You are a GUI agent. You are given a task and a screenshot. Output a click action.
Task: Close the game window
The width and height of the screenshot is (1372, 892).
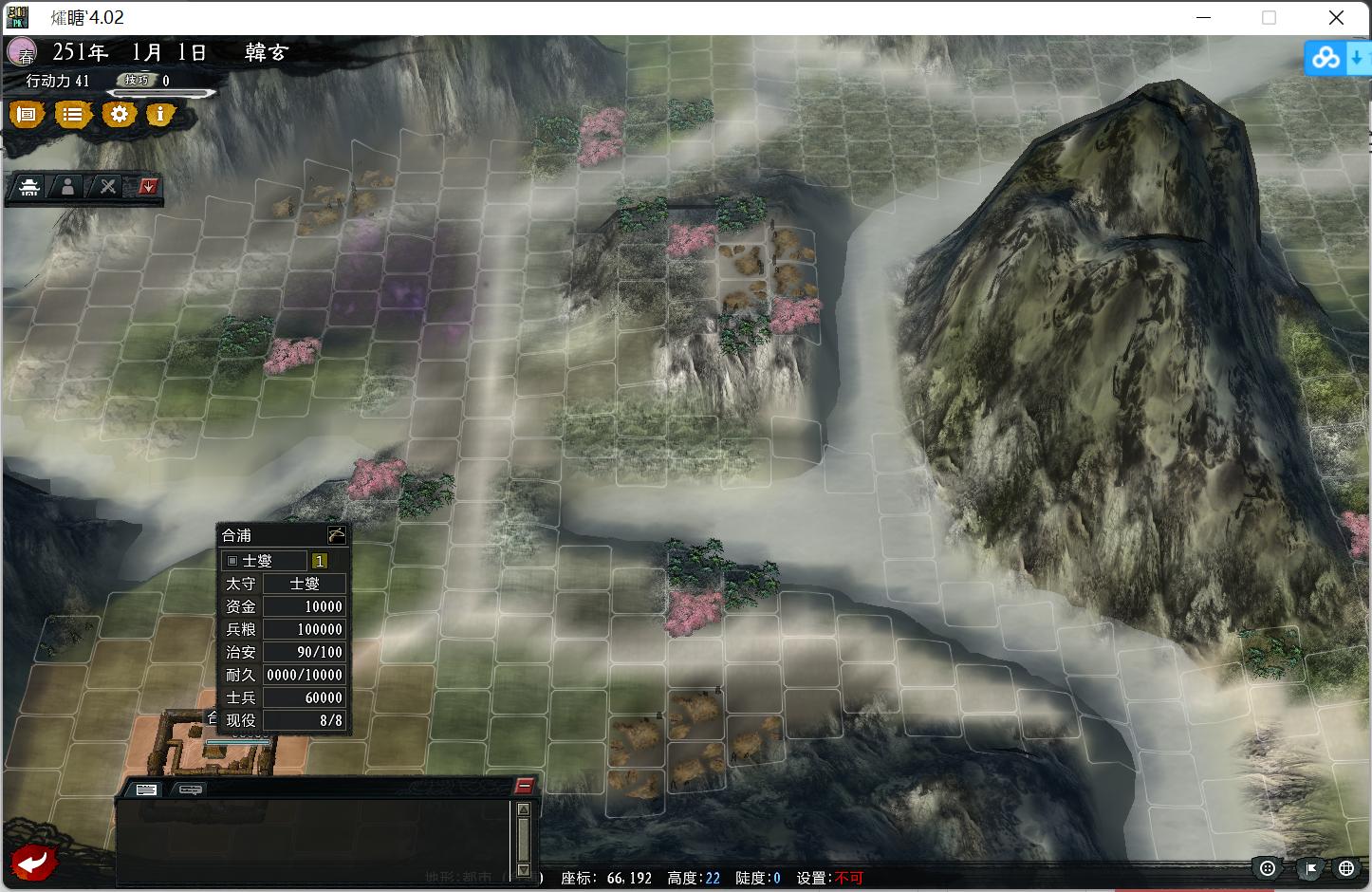click(x=1336, y=18)
